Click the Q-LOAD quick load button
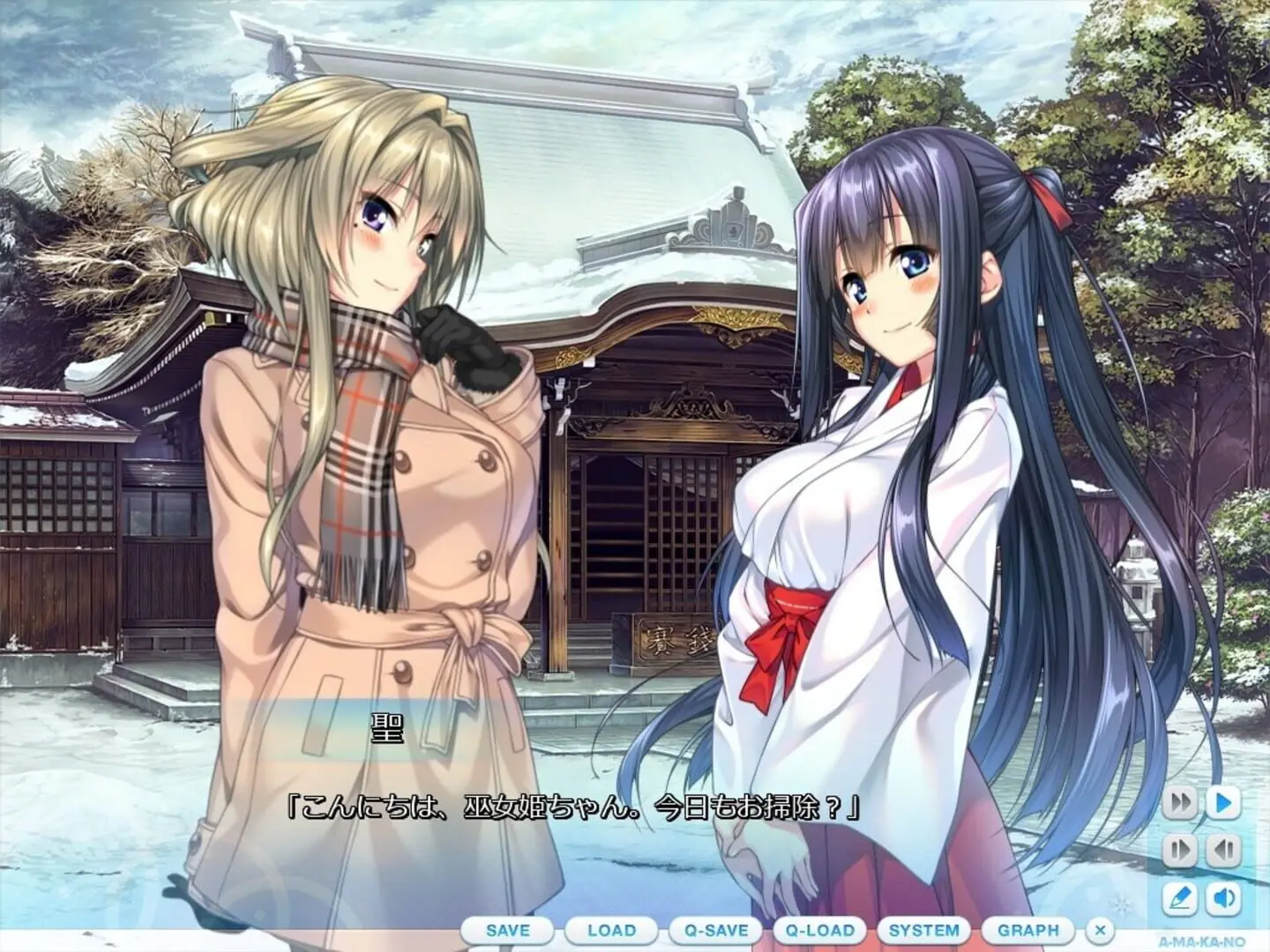The width and height of the screenshot is (1270, 952). tap(820, 930)
